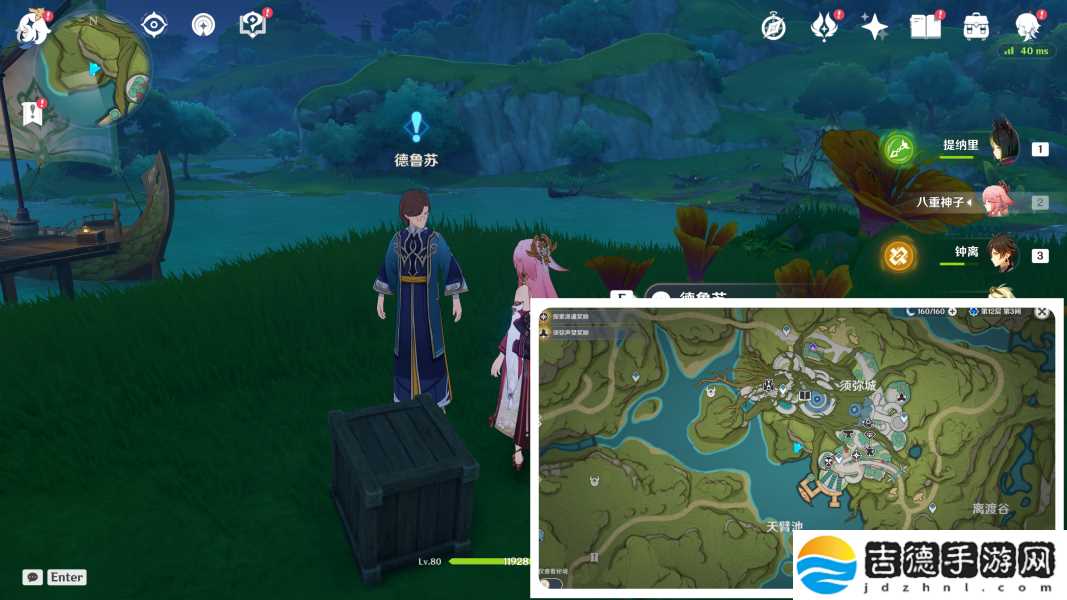
Task: Click the 须弥城 label on the map
Action: tap(857, 385)
